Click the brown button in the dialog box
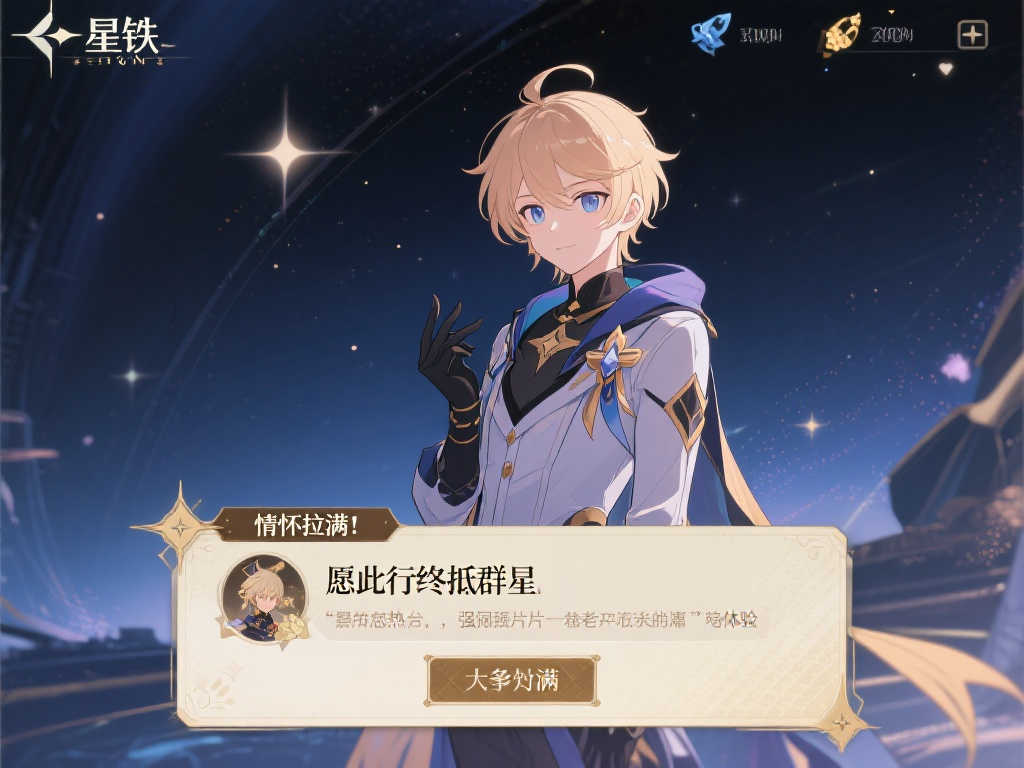Image resolution: width=1024 pixels, height=768 pixels. point(511,681)
